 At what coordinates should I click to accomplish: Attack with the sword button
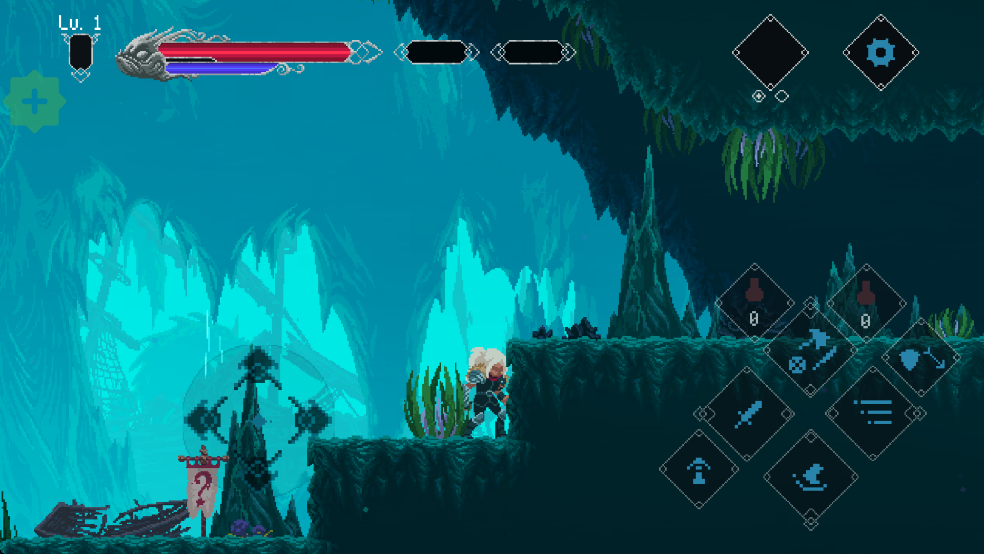click(751, 412)
